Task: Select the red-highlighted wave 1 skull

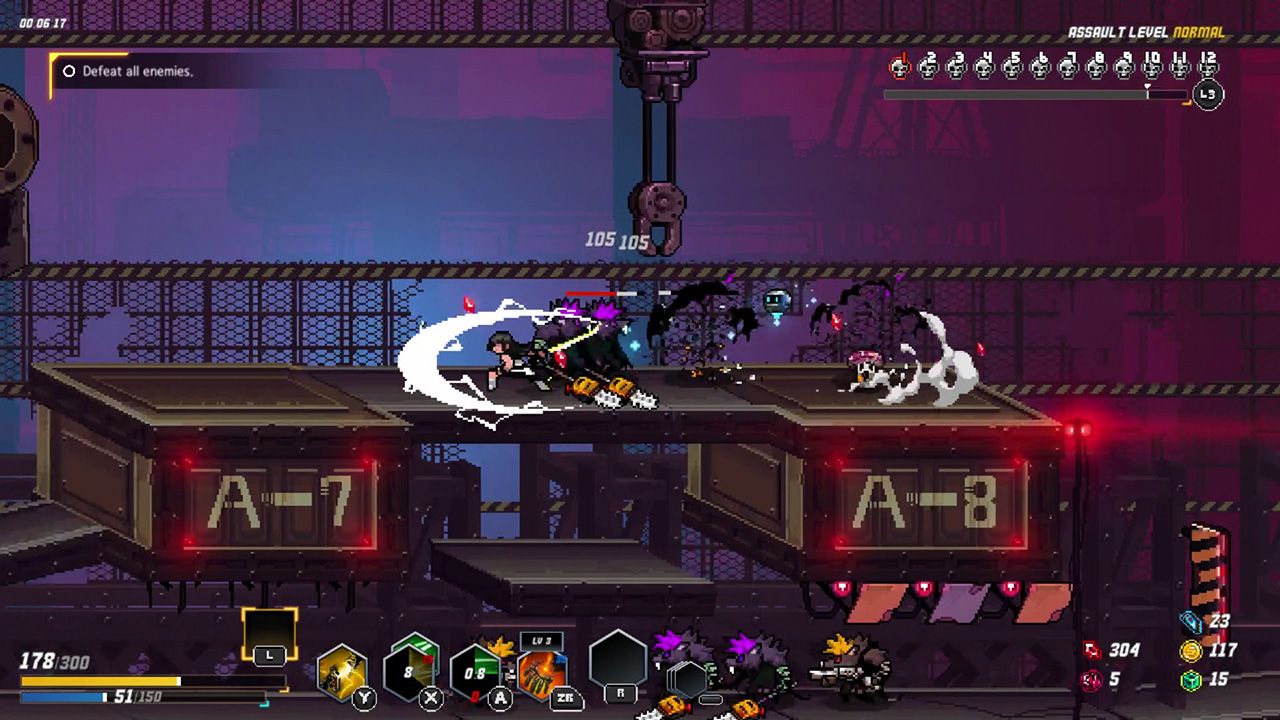Action: point(901,67)
